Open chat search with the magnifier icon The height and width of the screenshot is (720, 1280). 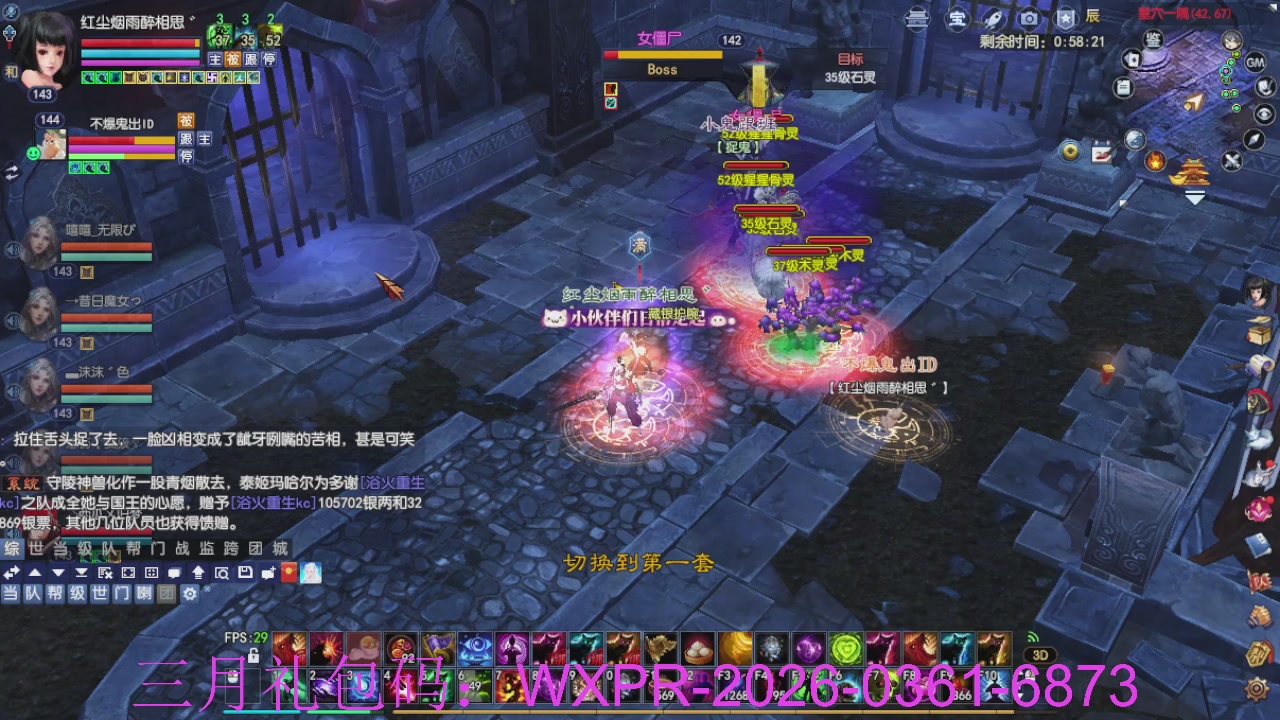click(x=223, y=572)
